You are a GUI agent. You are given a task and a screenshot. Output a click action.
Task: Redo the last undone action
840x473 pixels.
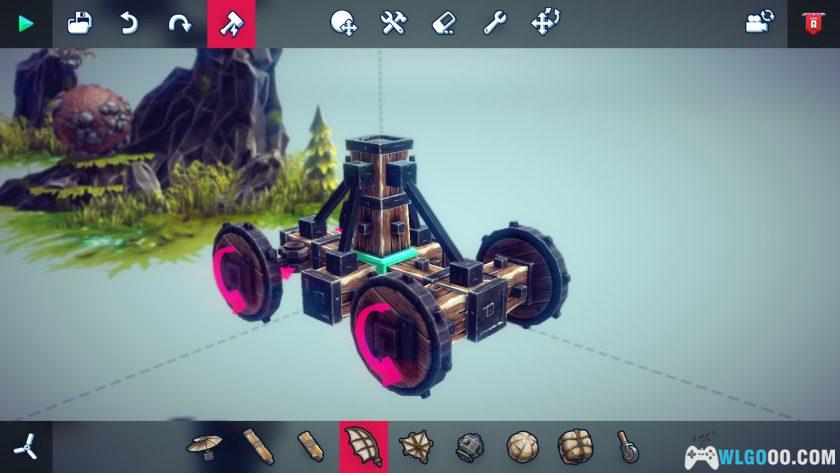(179, 23)
